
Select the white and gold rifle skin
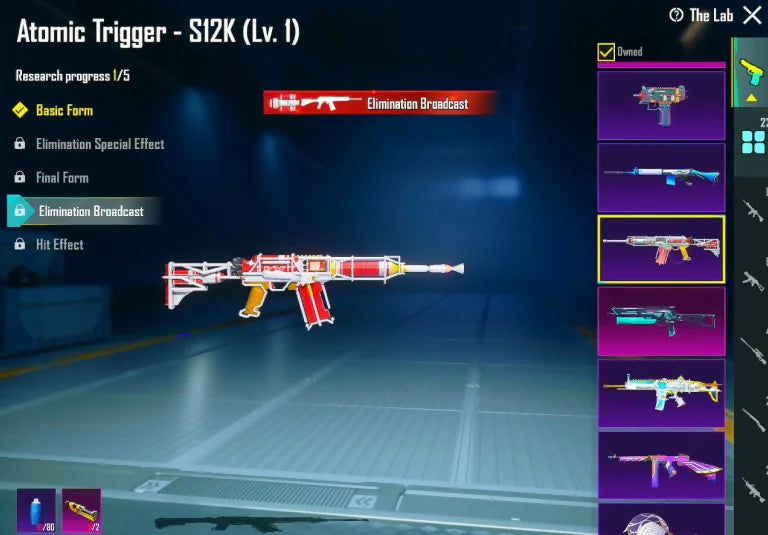661,393
